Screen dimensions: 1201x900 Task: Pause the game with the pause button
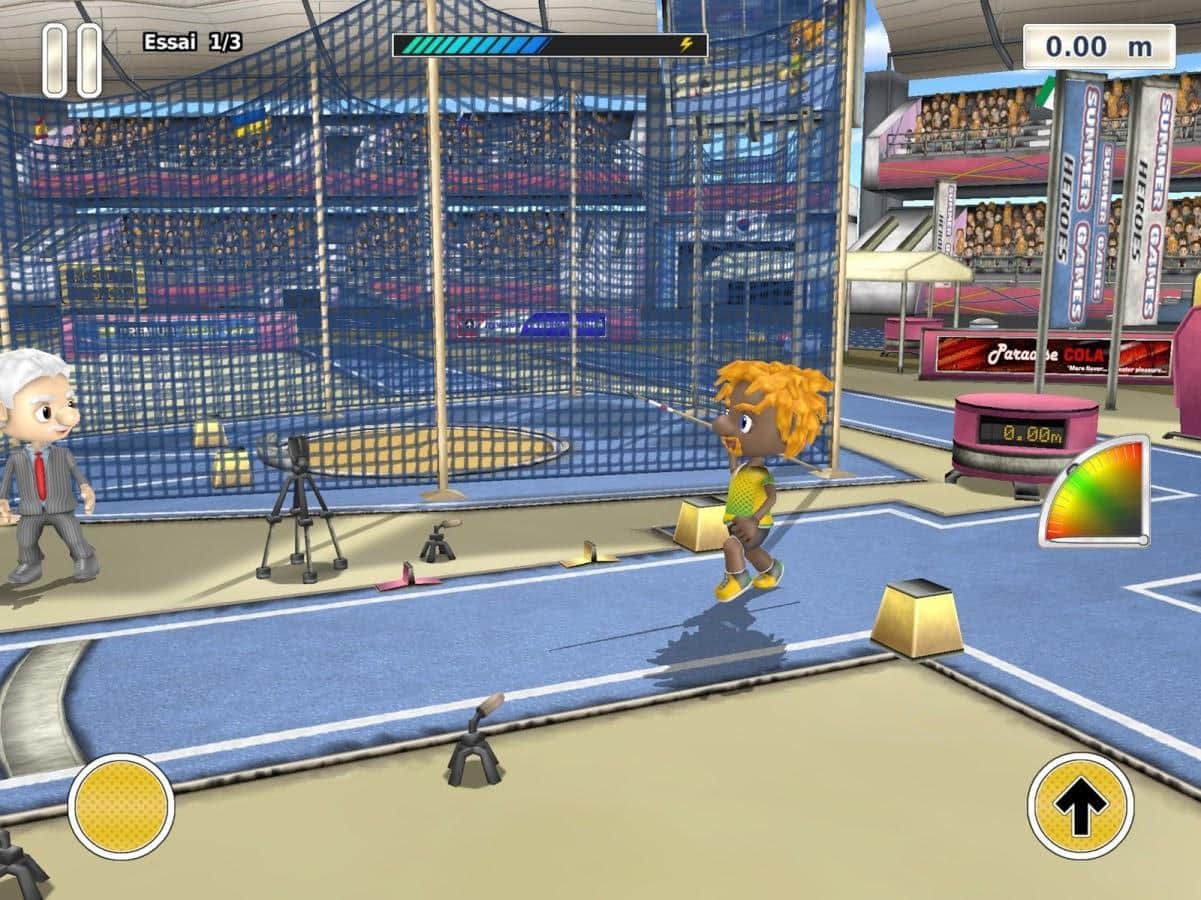coord(72,60)
